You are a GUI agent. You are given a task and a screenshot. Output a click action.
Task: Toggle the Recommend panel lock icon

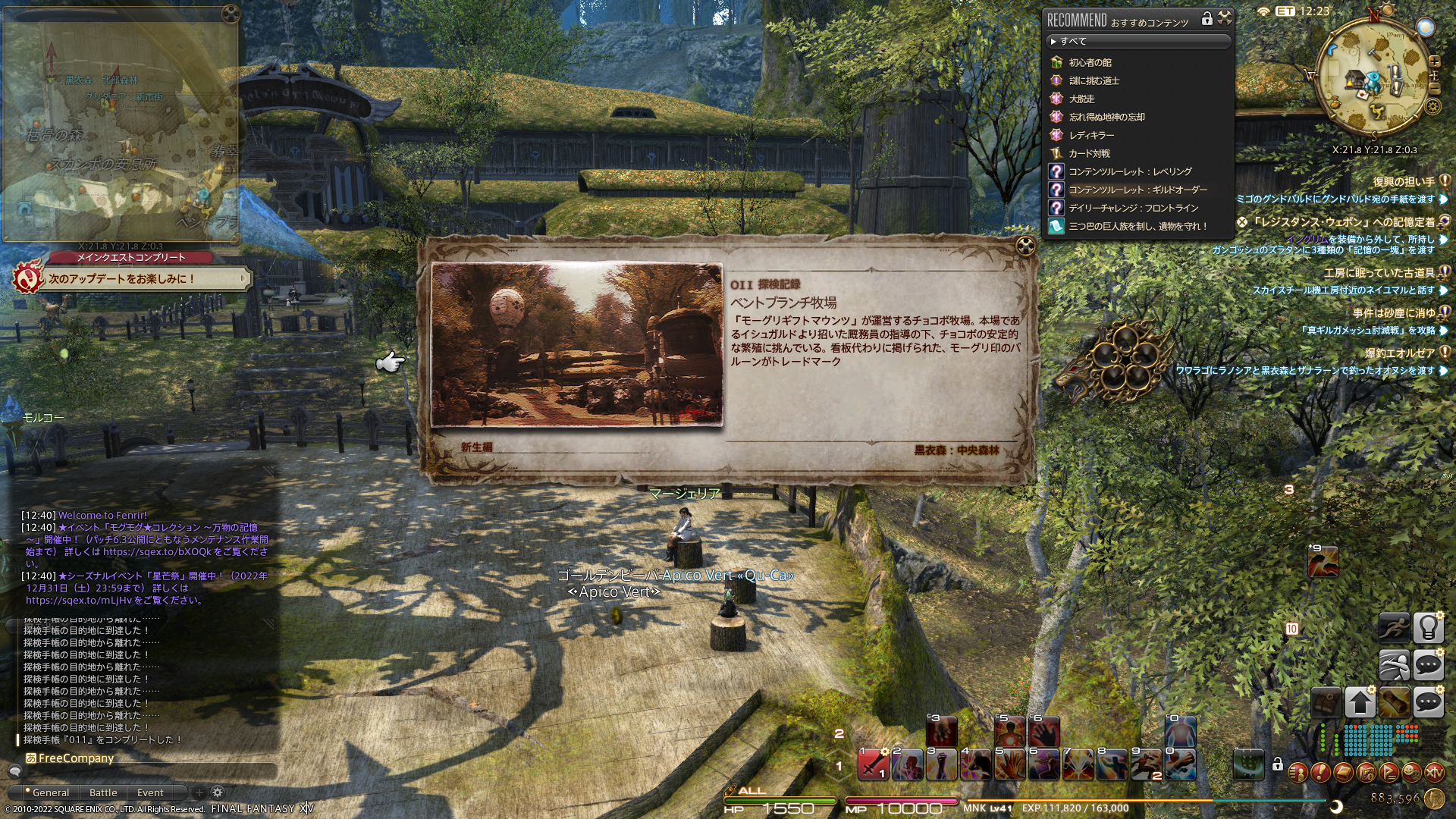[x=1207, y=19]
